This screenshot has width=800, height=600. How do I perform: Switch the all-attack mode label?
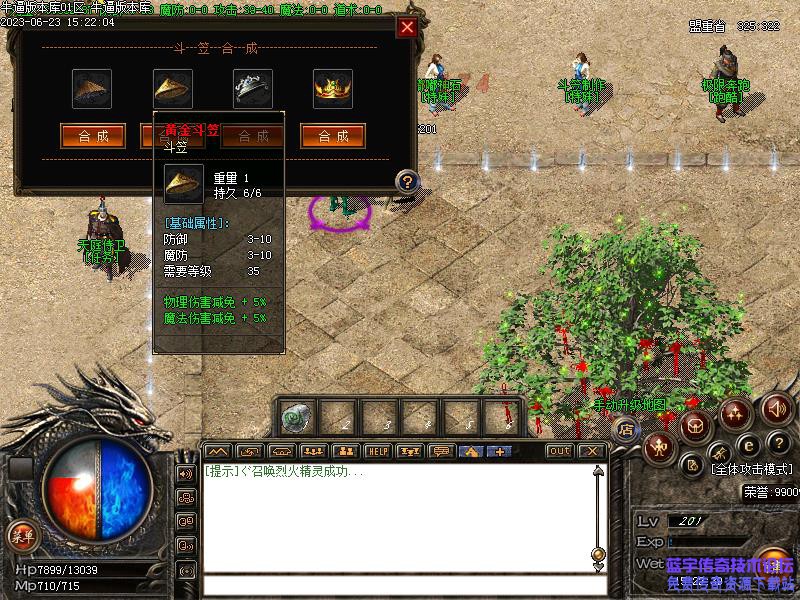[x=750, y=468]
